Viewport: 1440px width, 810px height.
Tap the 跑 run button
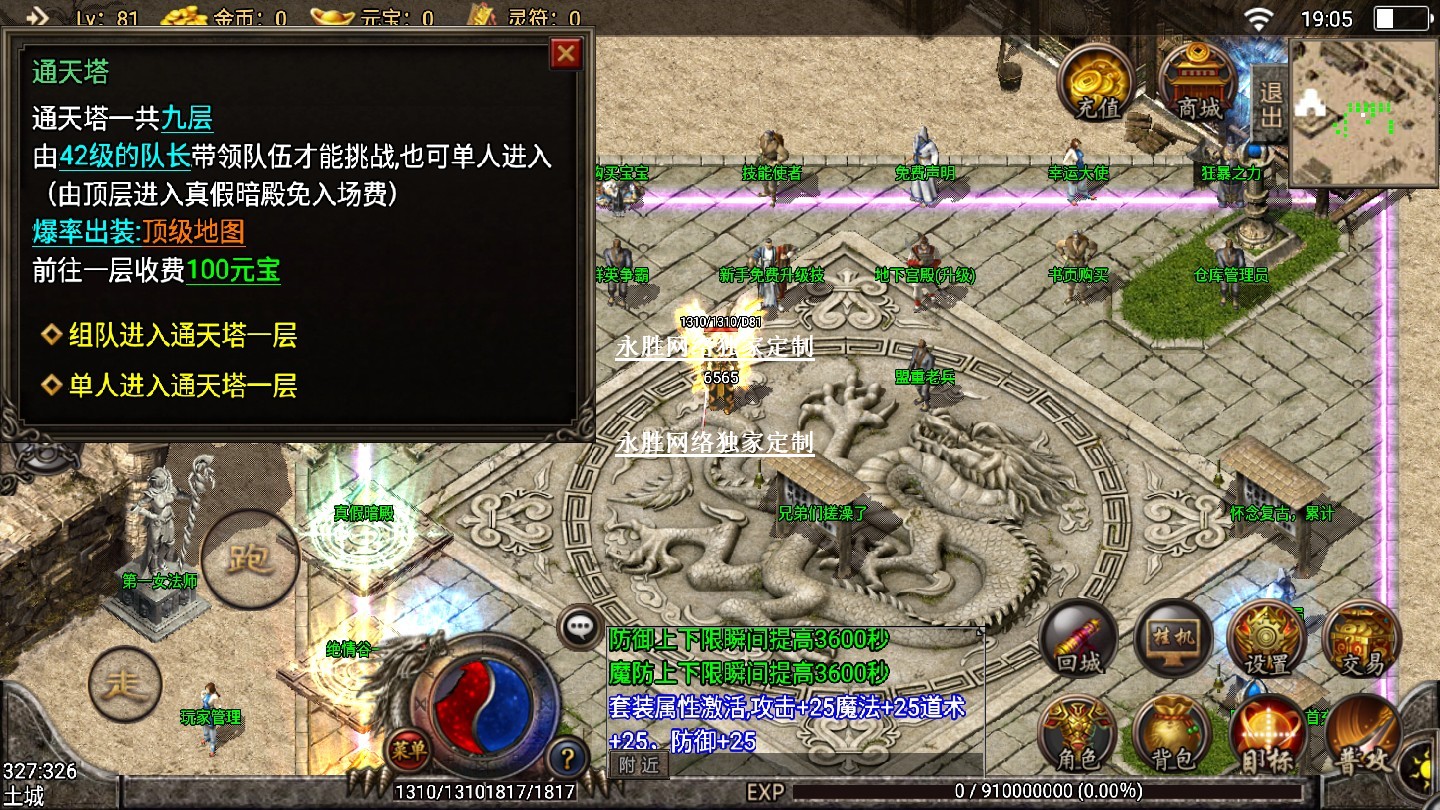coord(250,560)
